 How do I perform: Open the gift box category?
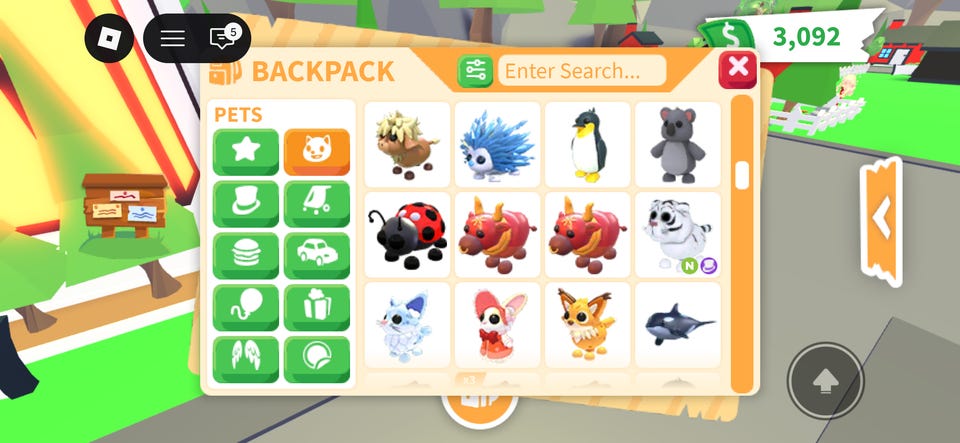[317, 307]
